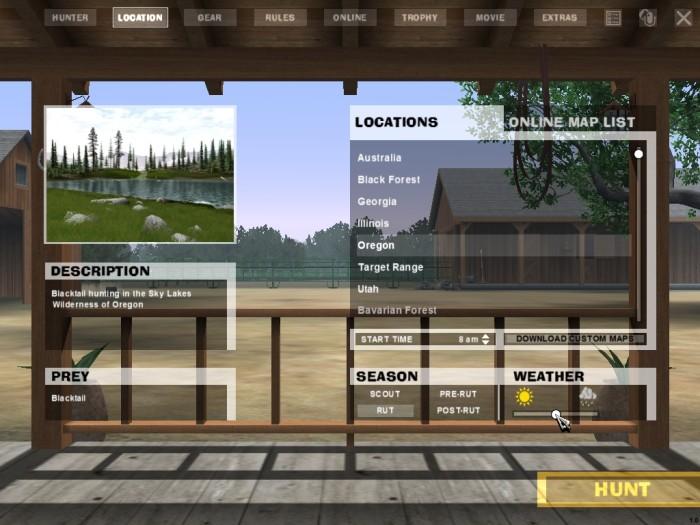Switch to the Hunter tab

pyautogui.click(x=70, y=18)
